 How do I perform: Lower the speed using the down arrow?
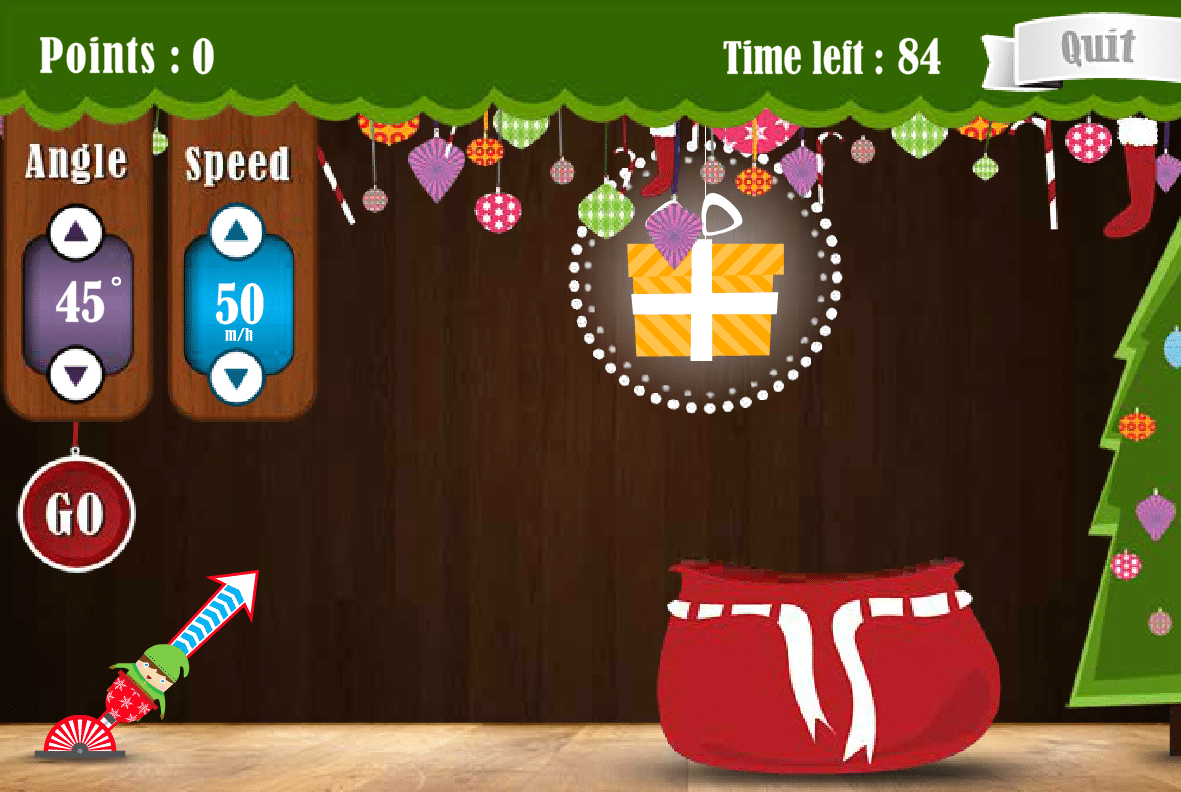[x=237, y=378]
